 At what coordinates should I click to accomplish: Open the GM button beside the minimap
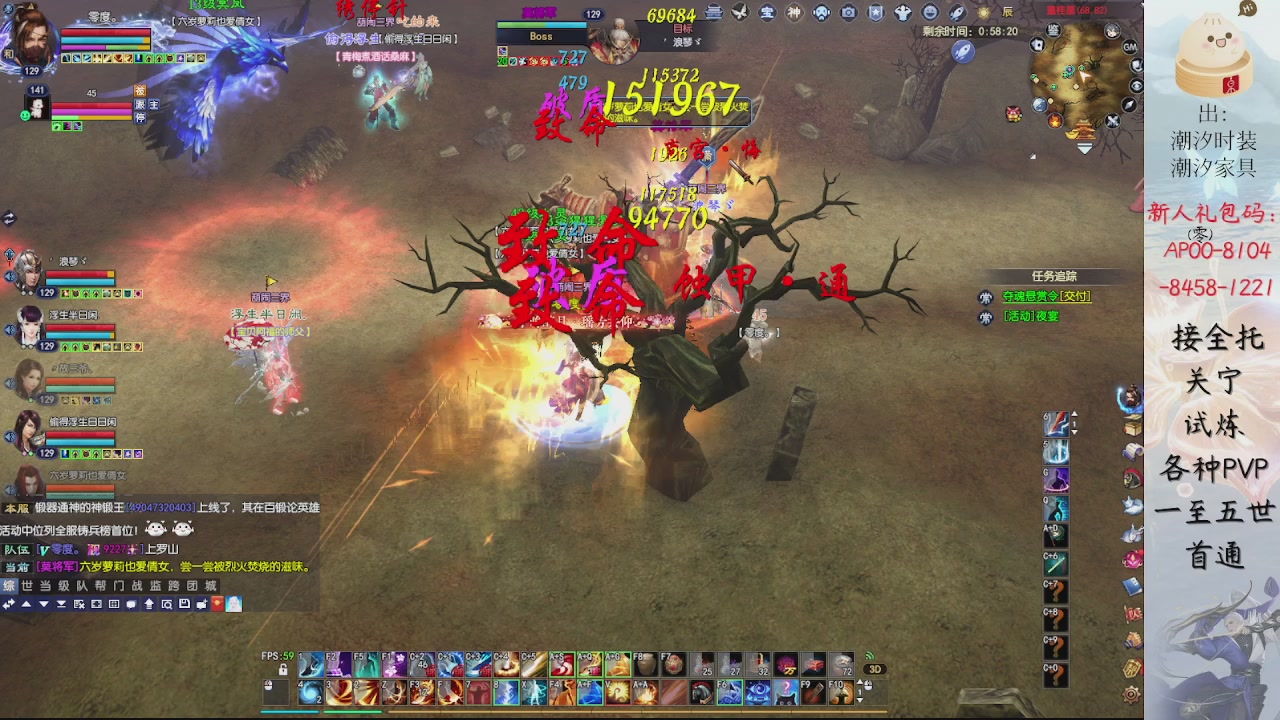coord(1130,47)
